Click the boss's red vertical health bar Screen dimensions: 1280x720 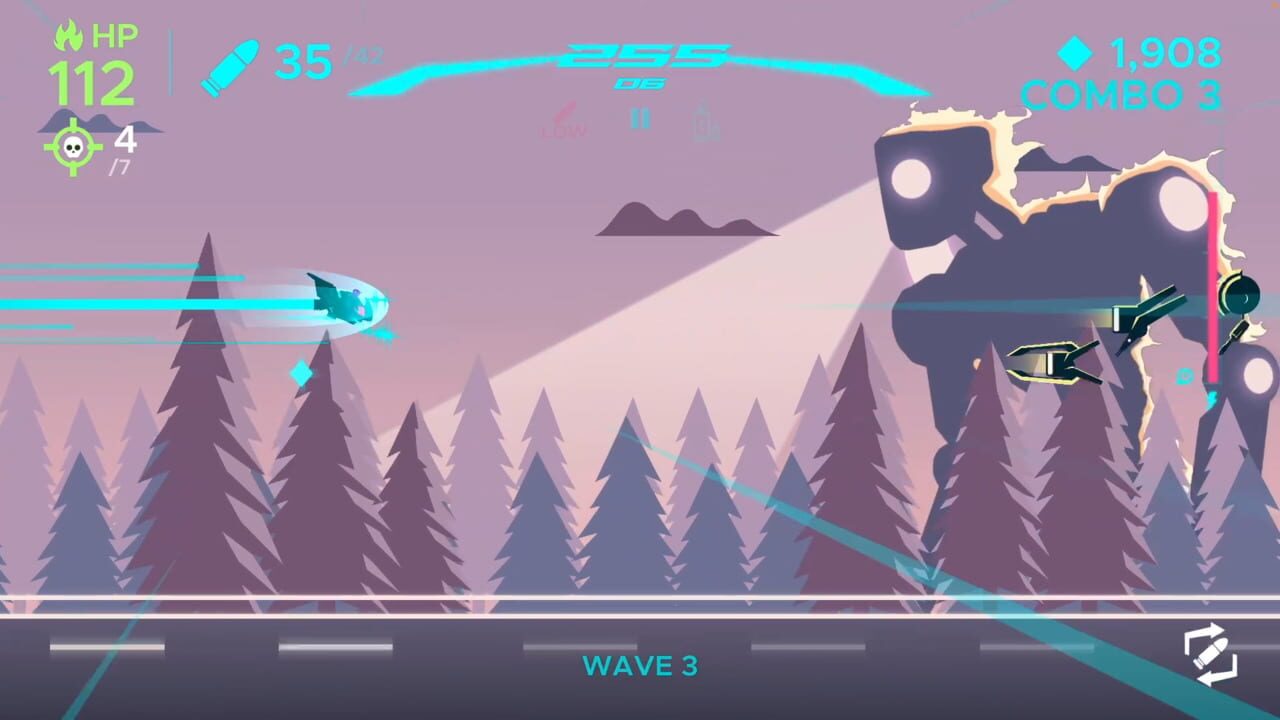click(x=1213, y=285)
